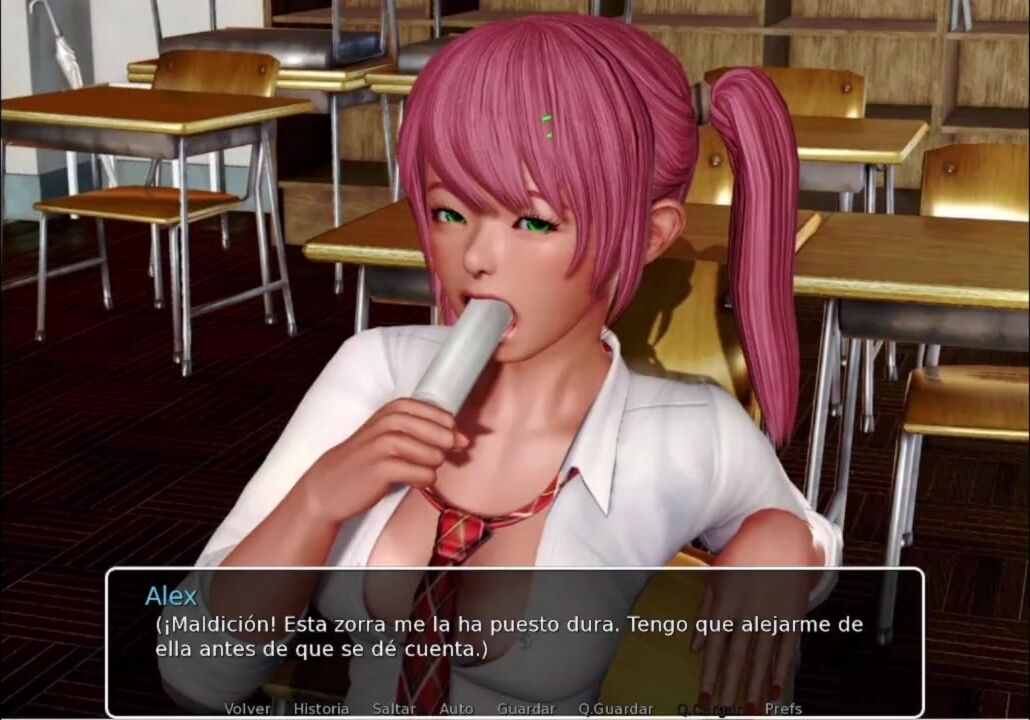The width and height of the screenshot is (1030, 720).
Task: Quick load with Q.Cargar
Action: point(709,709)
